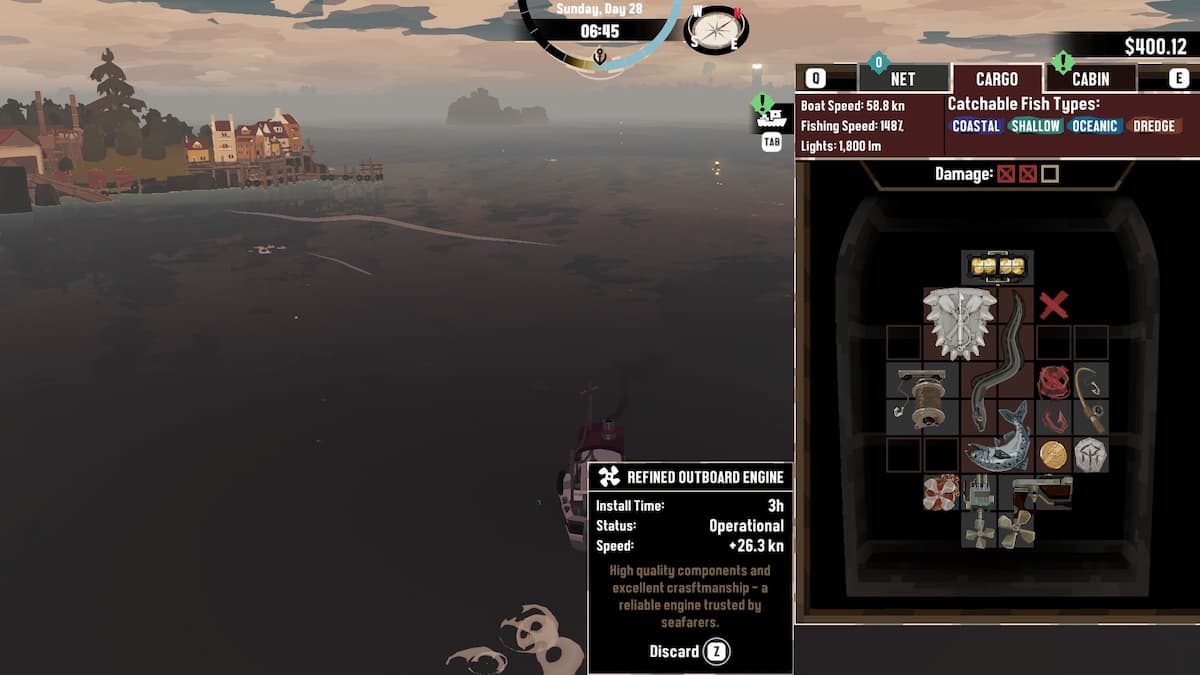Choose the carved rune stone item
Viewport: 1200px width, 675px height.
point(1090,454)
